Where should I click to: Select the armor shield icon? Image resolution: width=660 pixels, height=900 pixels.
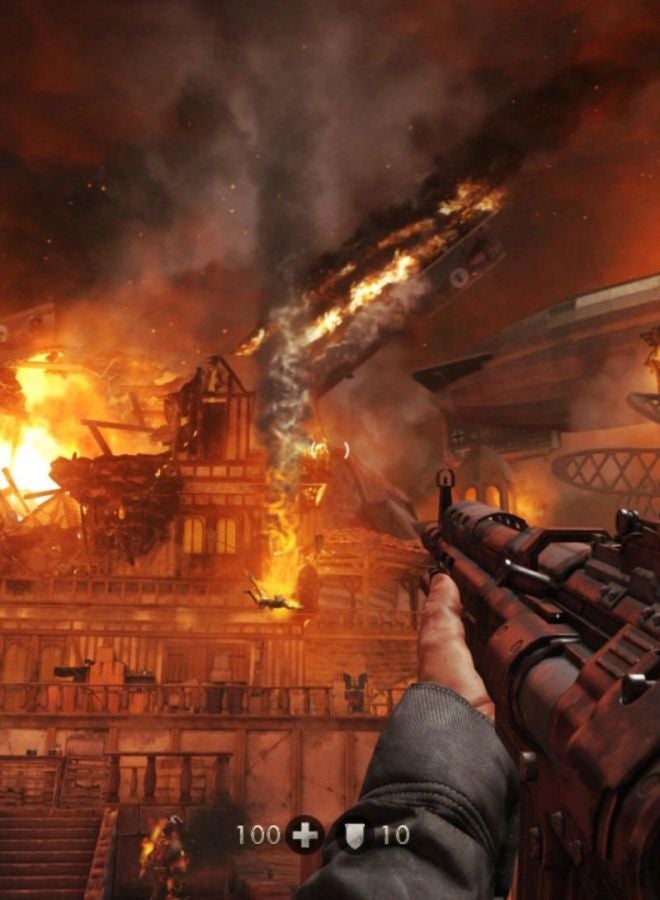[354, 834]
